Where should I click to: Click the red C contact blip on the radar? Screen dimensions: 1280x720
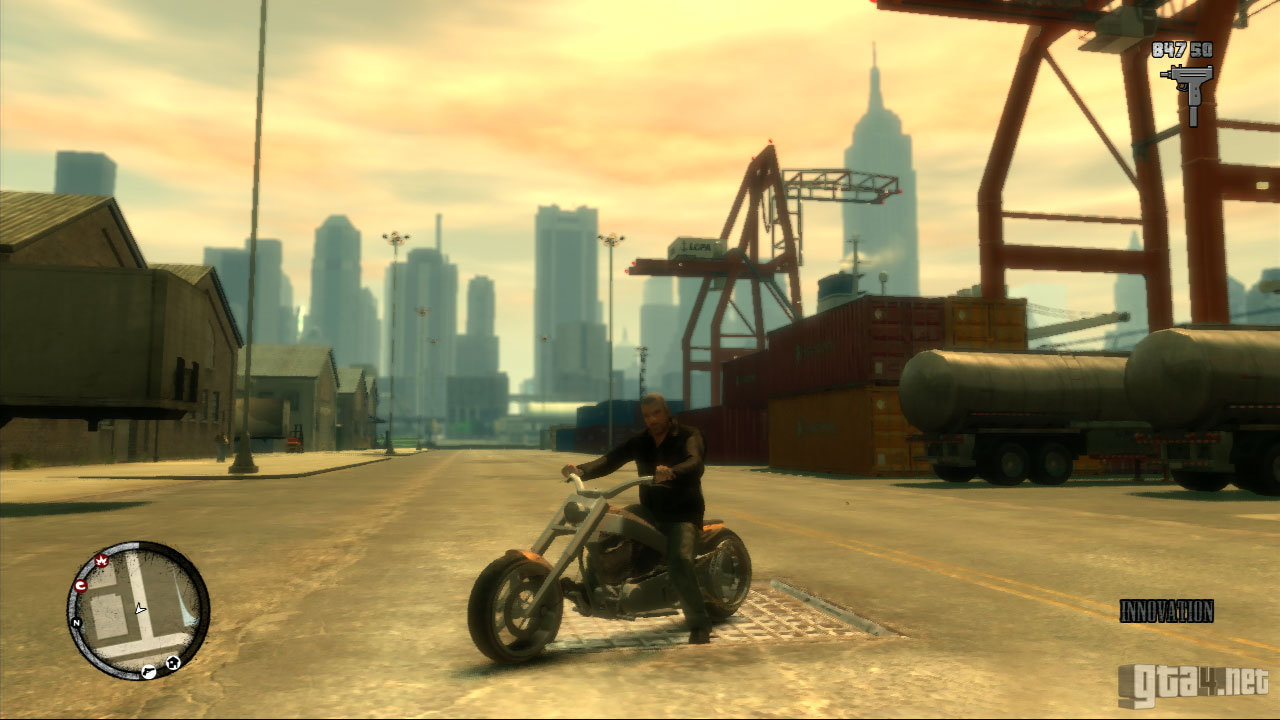[x=80, y=585]
